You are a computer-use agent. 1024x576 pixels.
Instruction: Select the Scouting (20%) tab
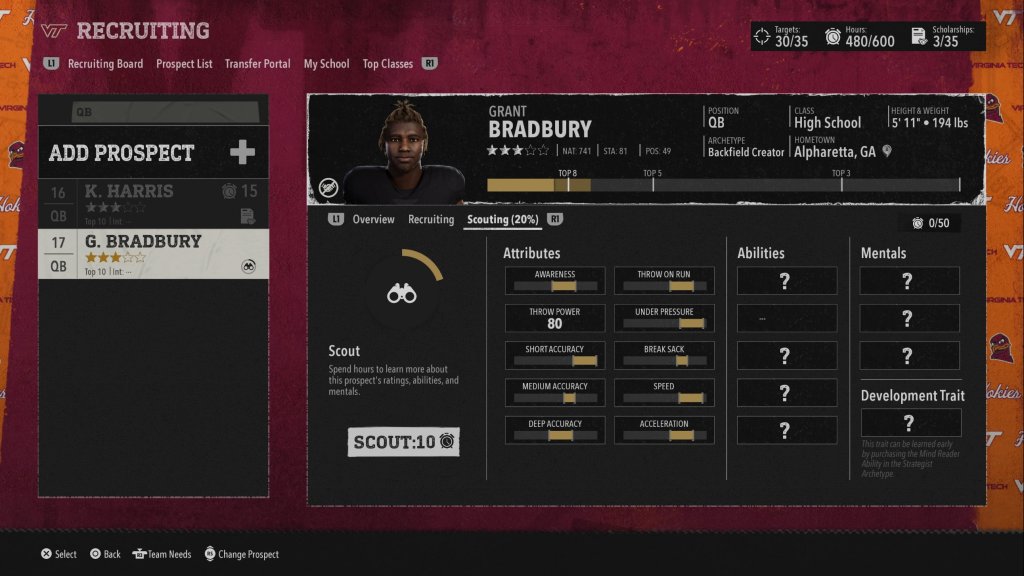504,220
